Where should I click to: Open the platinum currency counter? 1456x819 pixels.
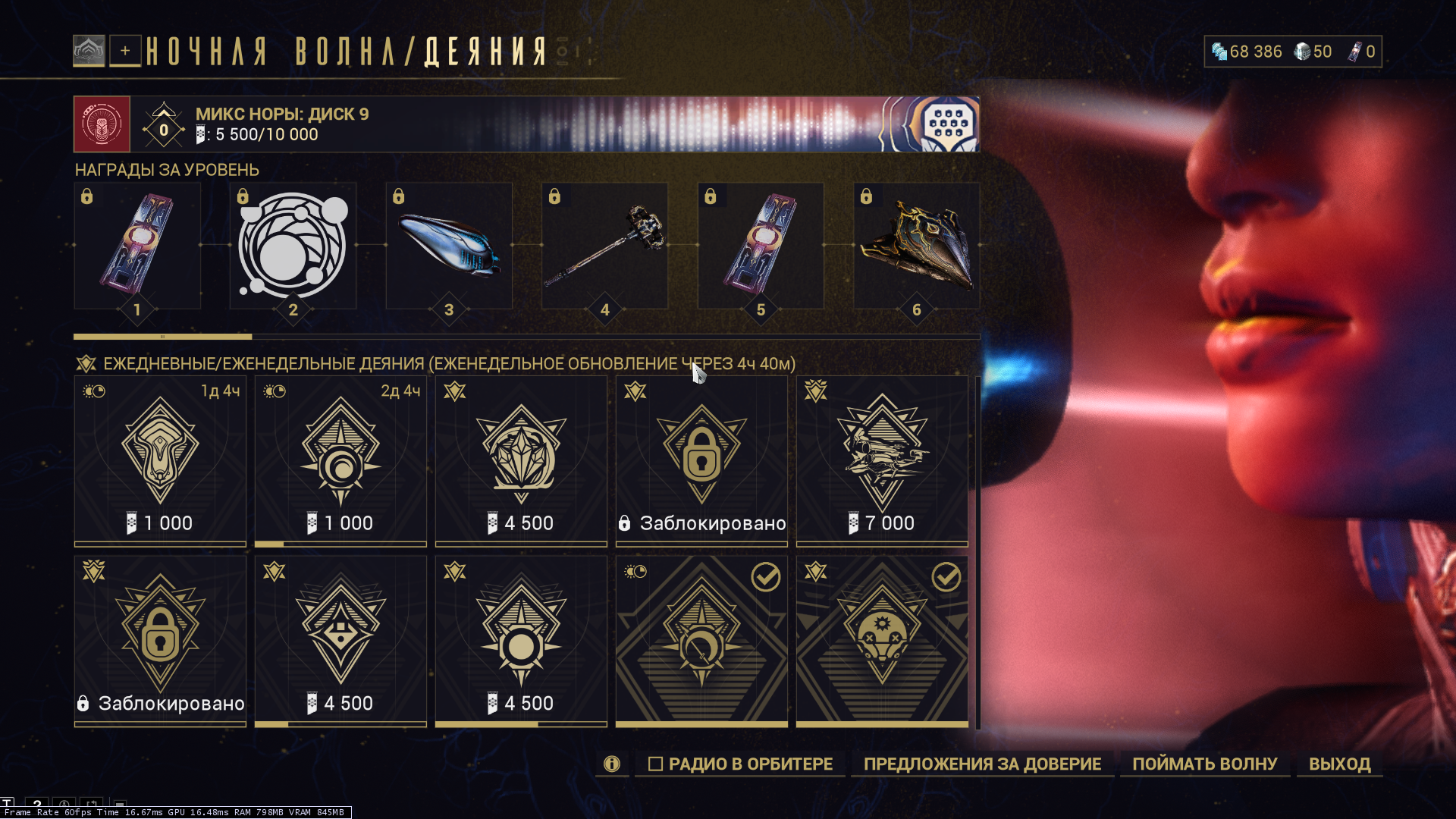tap(1247, 52)
